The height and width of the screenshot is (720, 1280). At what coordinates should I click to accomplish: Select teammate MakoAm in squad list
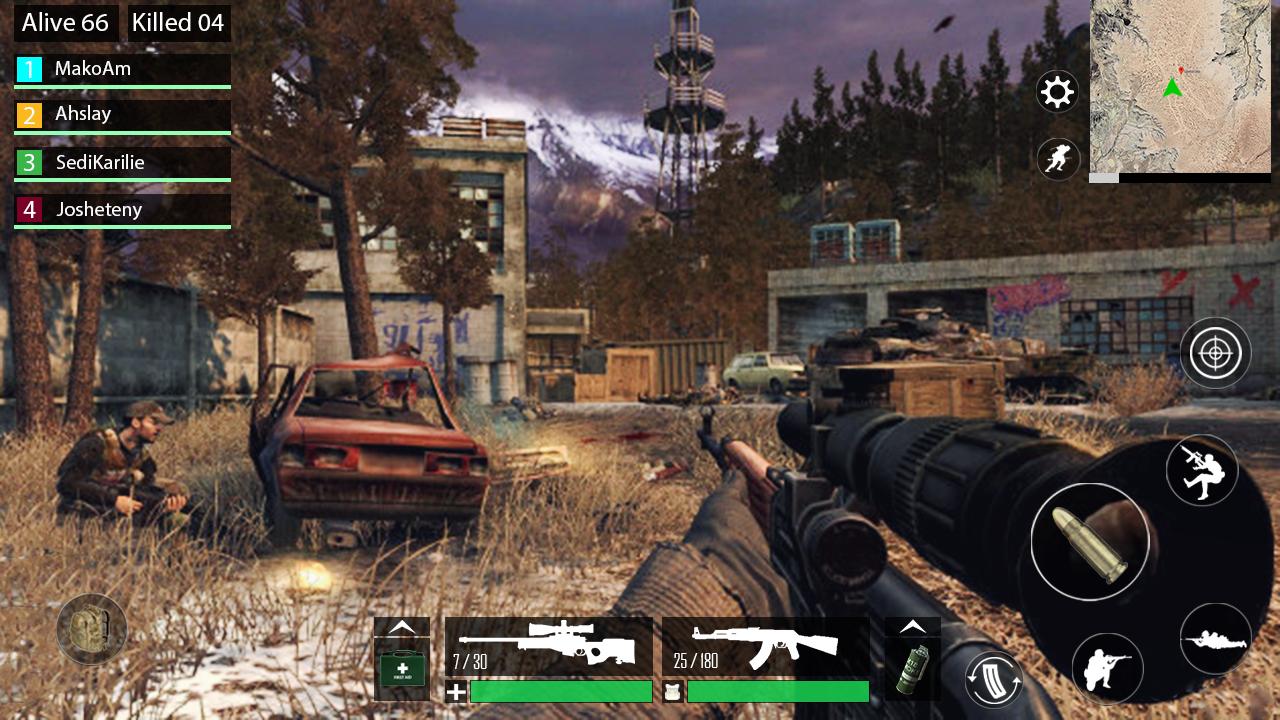tap(122, 69)
